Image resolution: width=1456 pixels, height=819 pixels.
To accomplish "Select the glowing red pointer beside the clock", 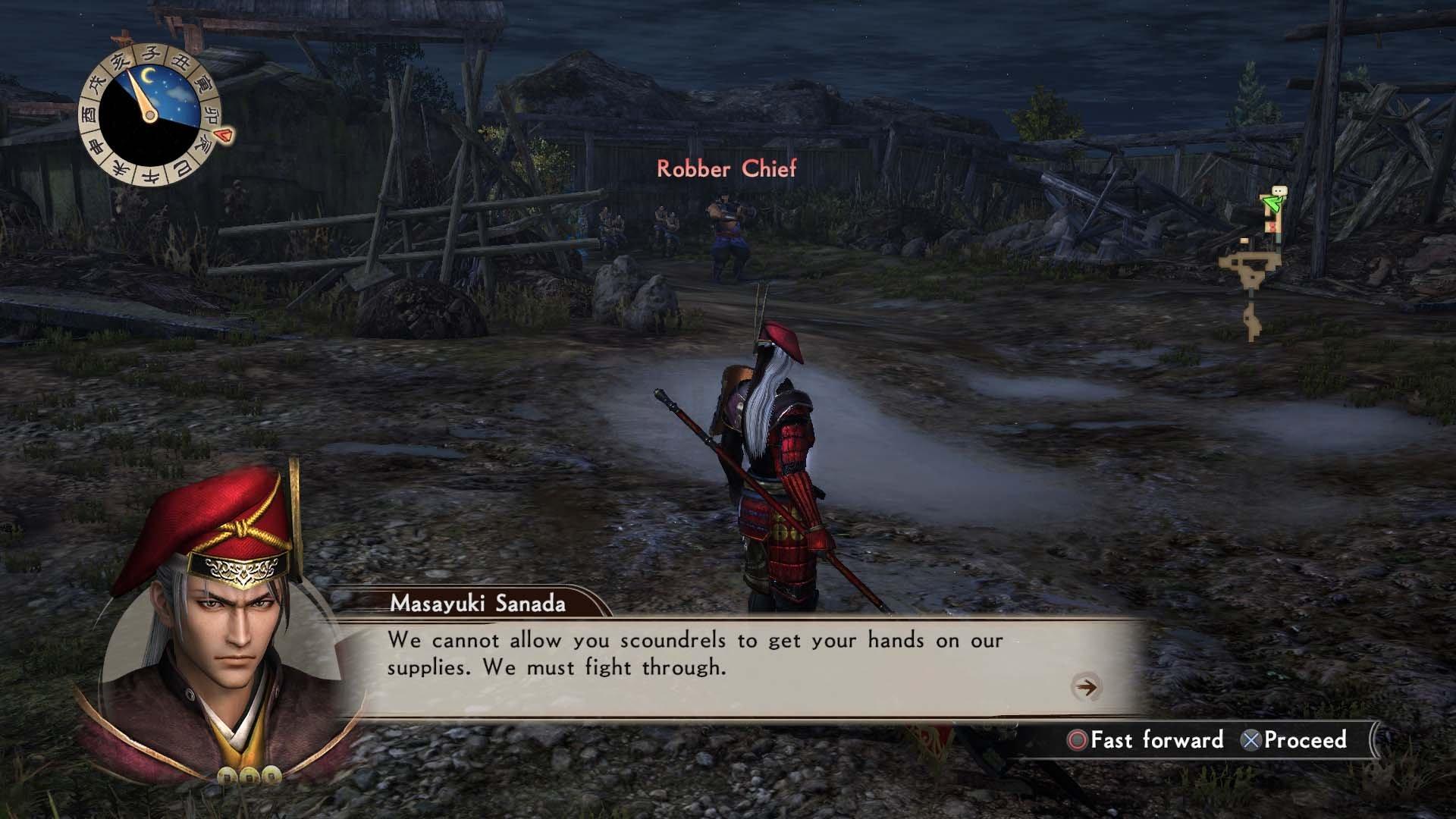I will 222,134.
